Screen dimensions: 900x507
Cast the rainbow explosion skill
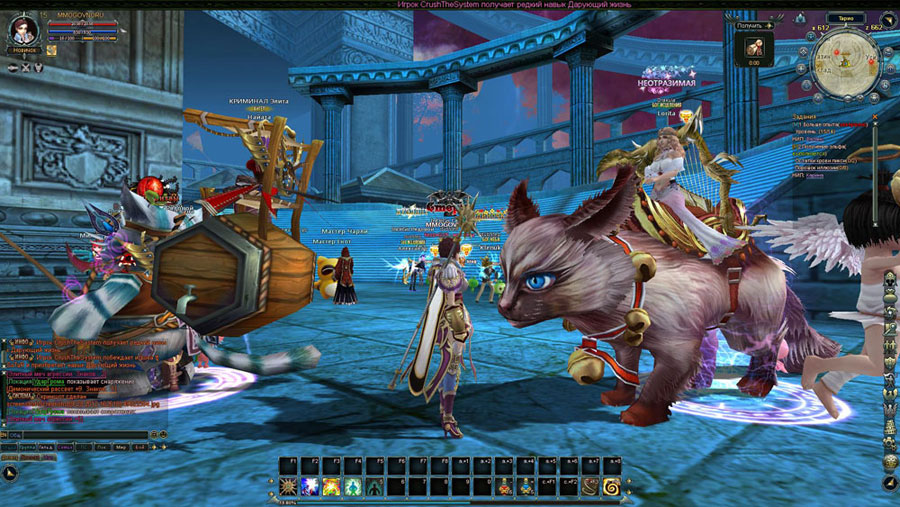(x=331, y=487)
